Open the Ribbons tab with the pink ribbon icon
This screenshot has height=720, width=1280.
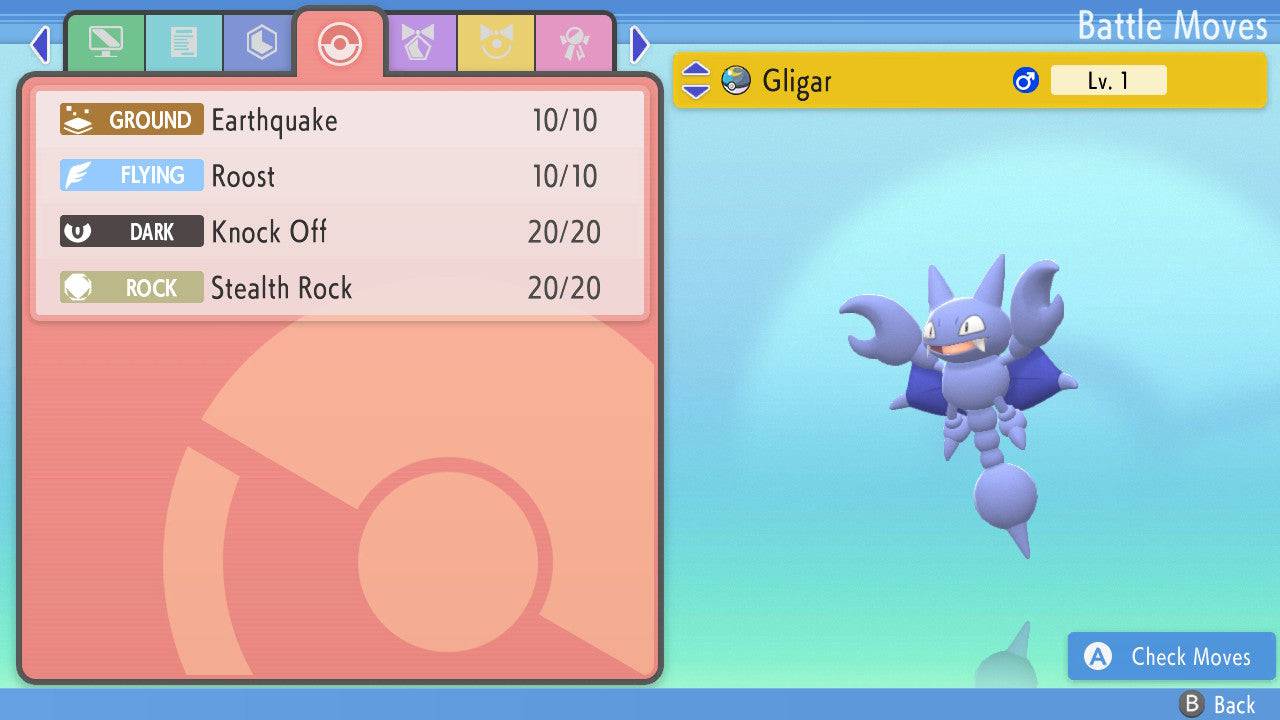coord(573,43)
